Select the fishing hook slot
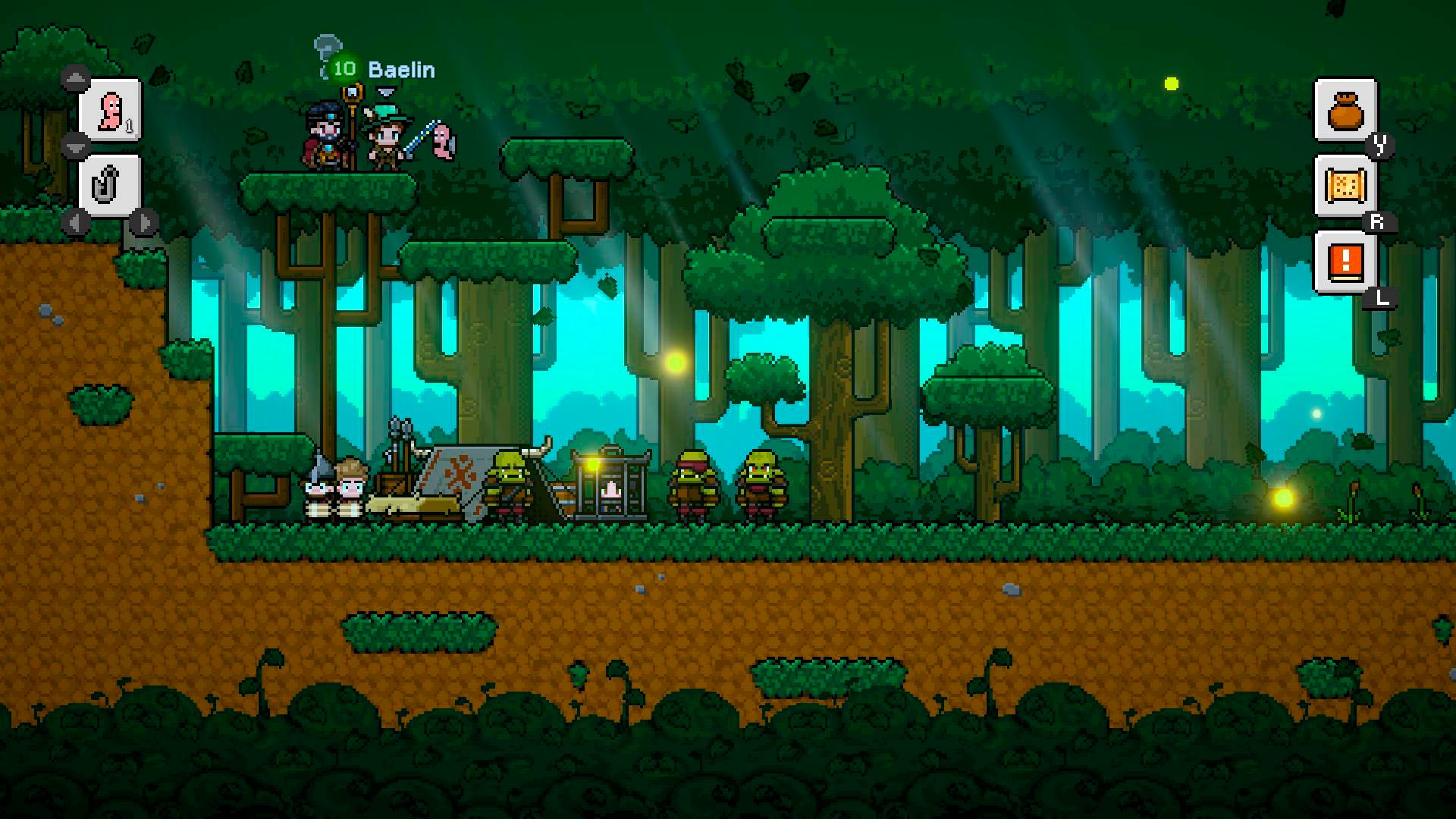The height and width of the screenshot is (819, 1456). click(x=111, y=185)
